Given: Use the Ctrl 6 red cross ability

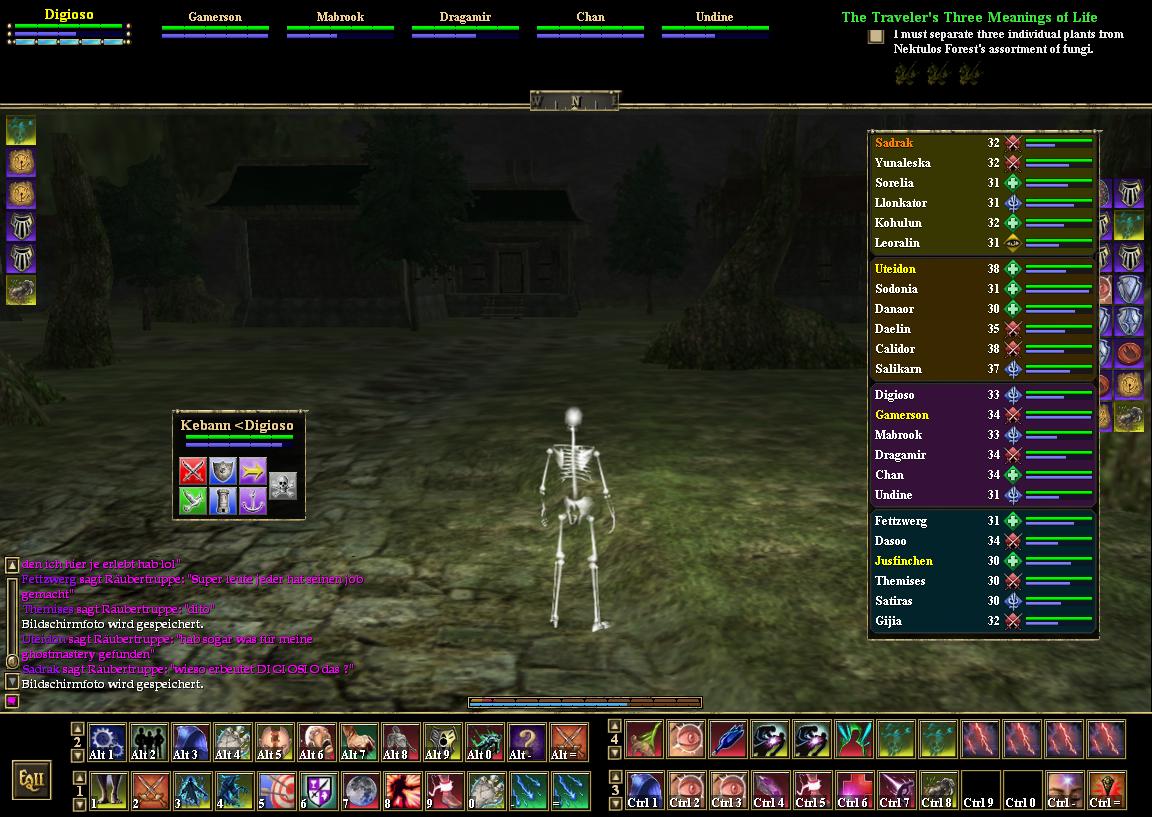Looking at the screenshot, I should (x=853, y=790).
